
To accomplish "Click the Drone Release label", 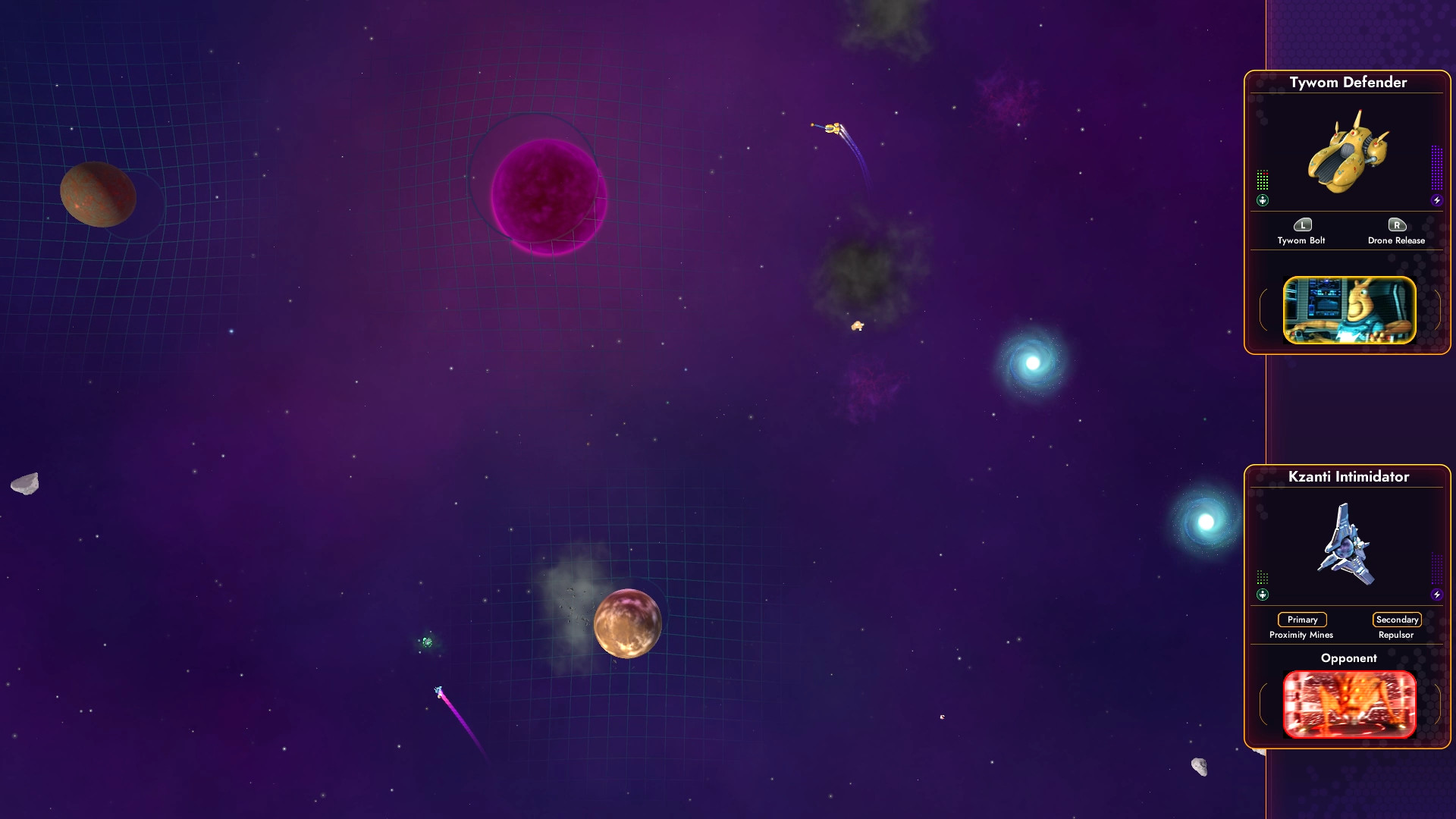I will tap(1395, 240).
